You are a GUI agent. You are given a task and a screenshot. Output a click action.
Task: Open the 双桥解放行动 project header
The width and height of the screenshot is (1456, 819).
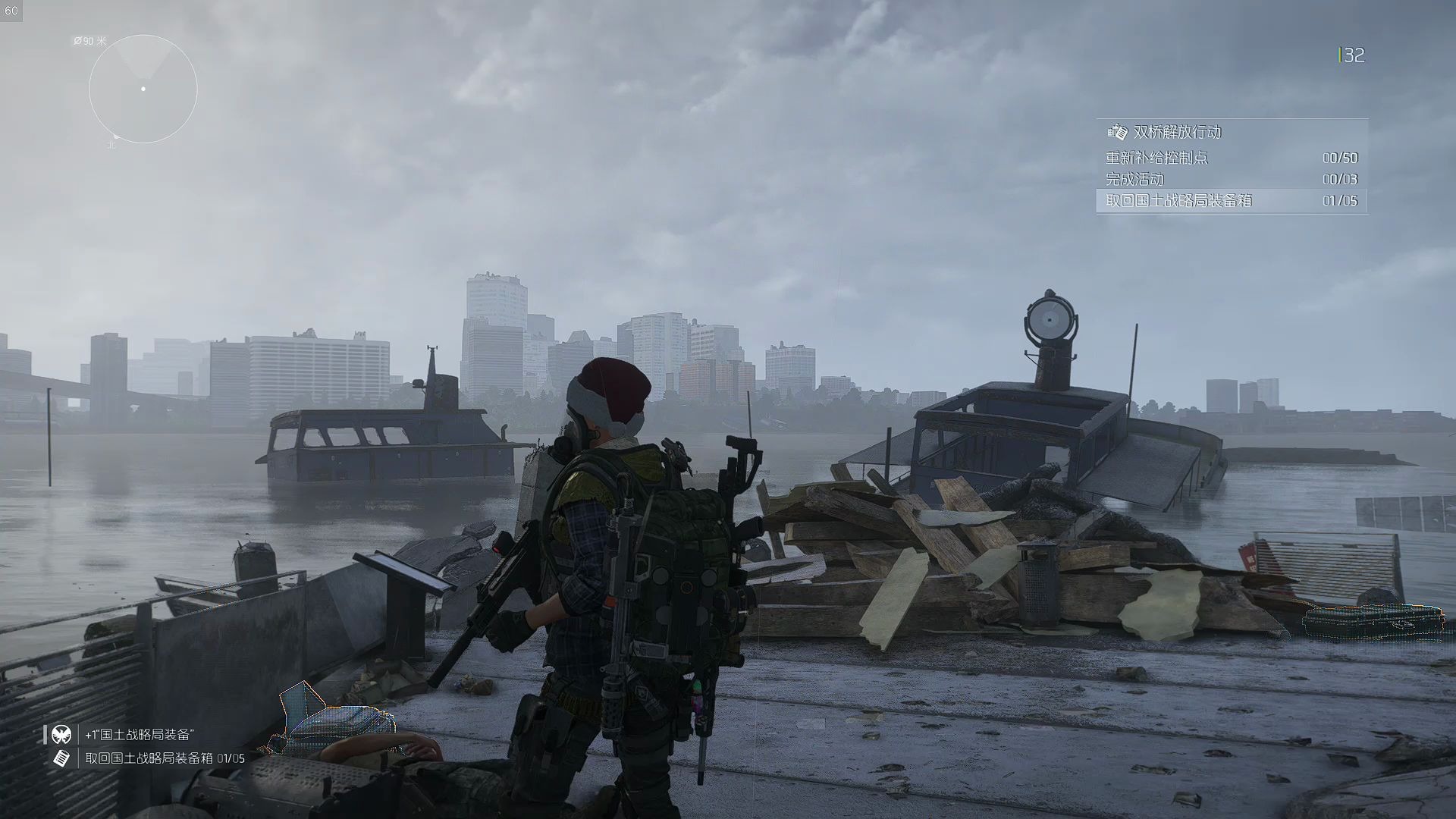pos(1177,132)
